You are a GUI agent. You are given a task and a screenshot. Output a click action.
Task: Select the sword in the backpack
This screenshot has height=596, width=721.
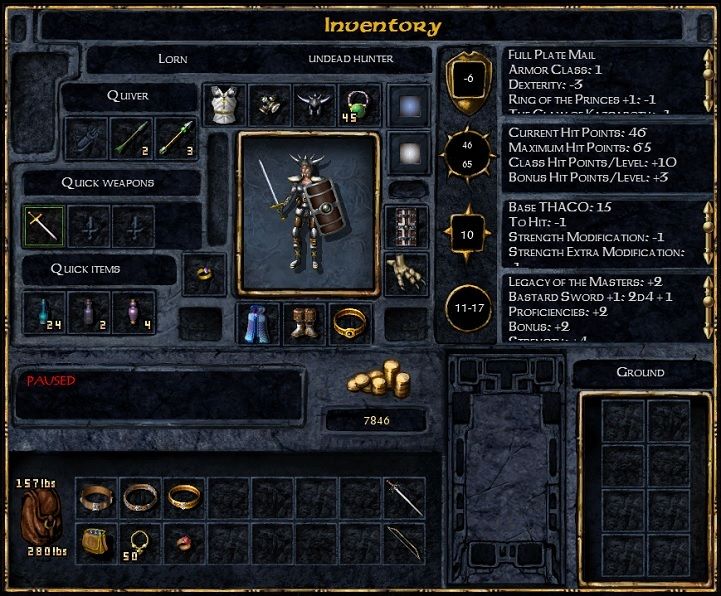point(404,497)
